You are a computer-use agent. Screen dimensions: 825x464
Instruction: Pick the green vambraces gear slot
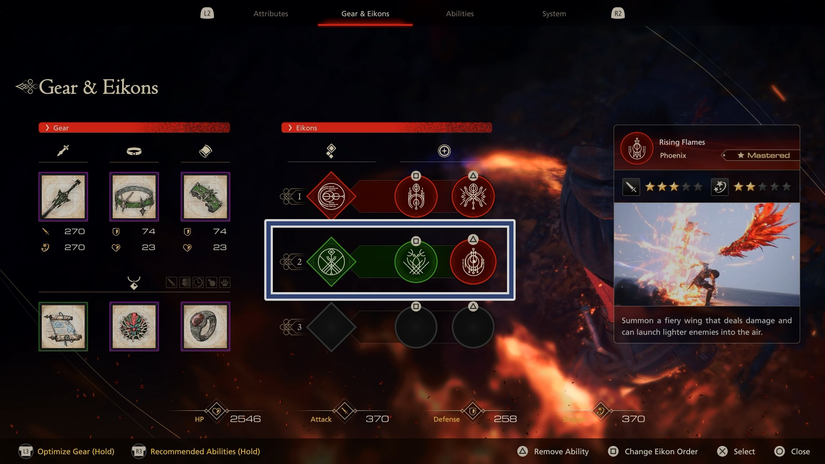click(205, 197)
